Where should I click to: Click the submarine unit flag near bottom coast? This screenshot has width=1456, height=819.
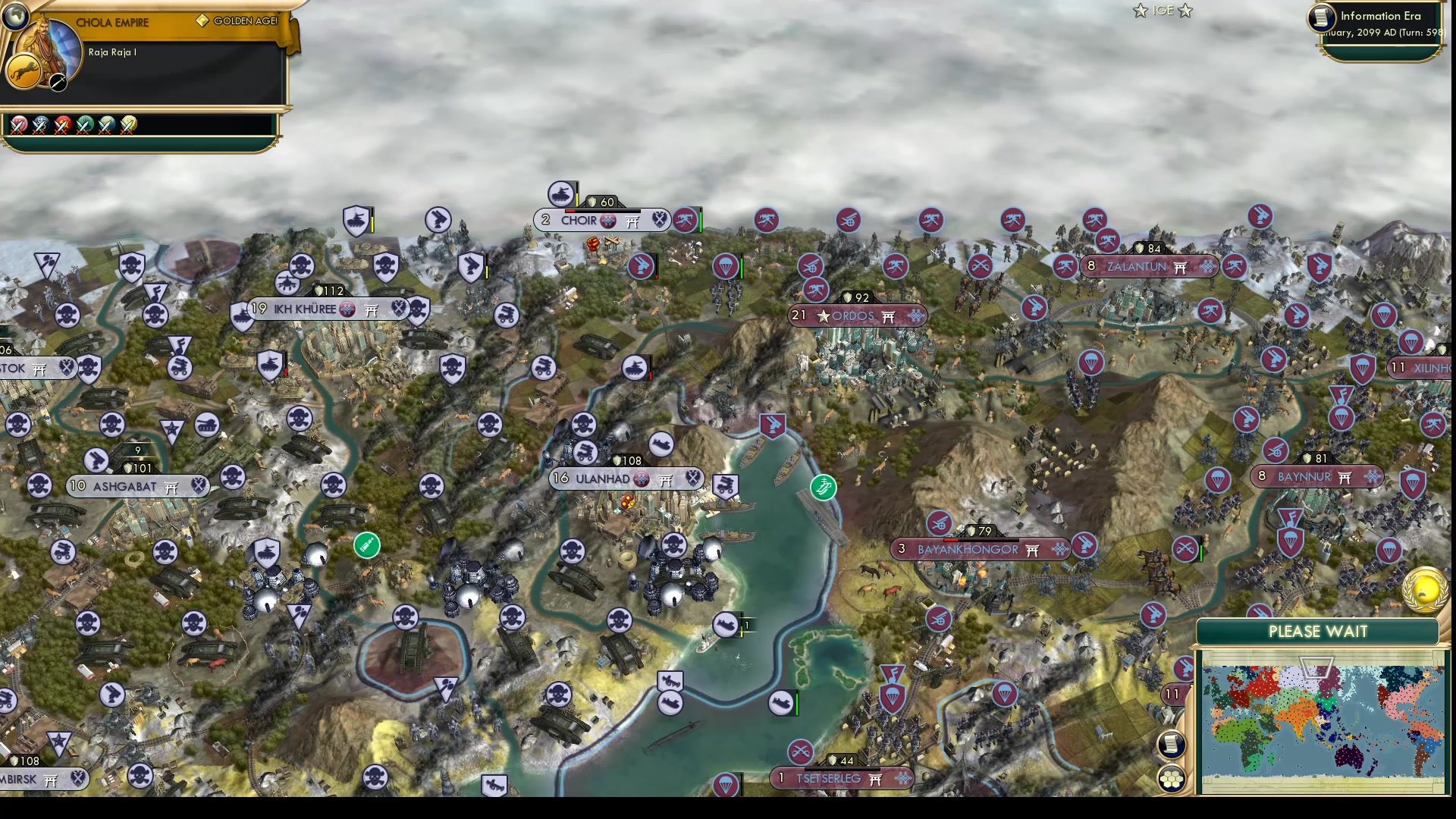click(781, 702)
